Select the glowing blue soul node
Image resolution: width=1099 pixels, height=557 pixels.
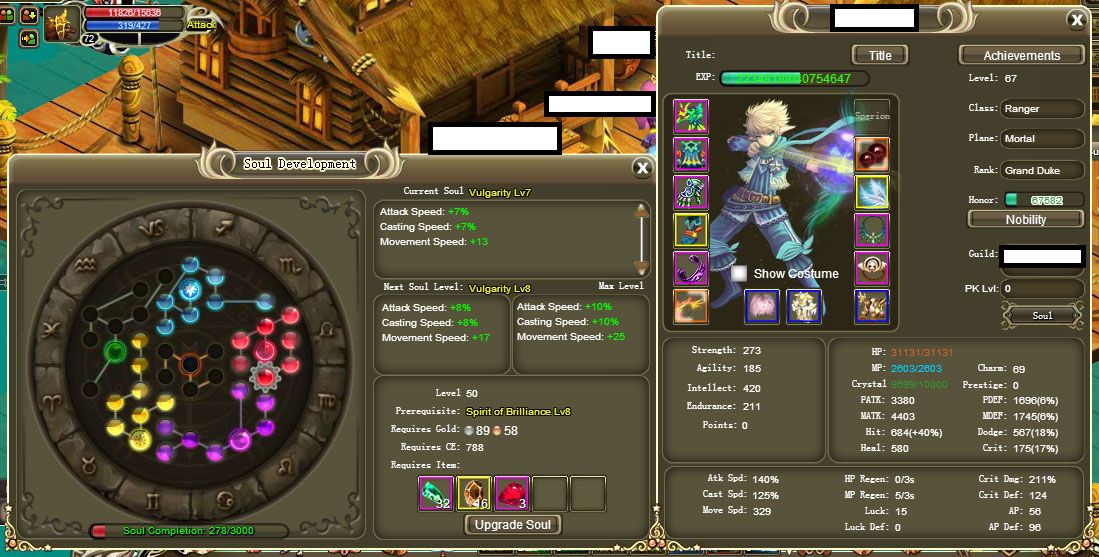[190, 290]
